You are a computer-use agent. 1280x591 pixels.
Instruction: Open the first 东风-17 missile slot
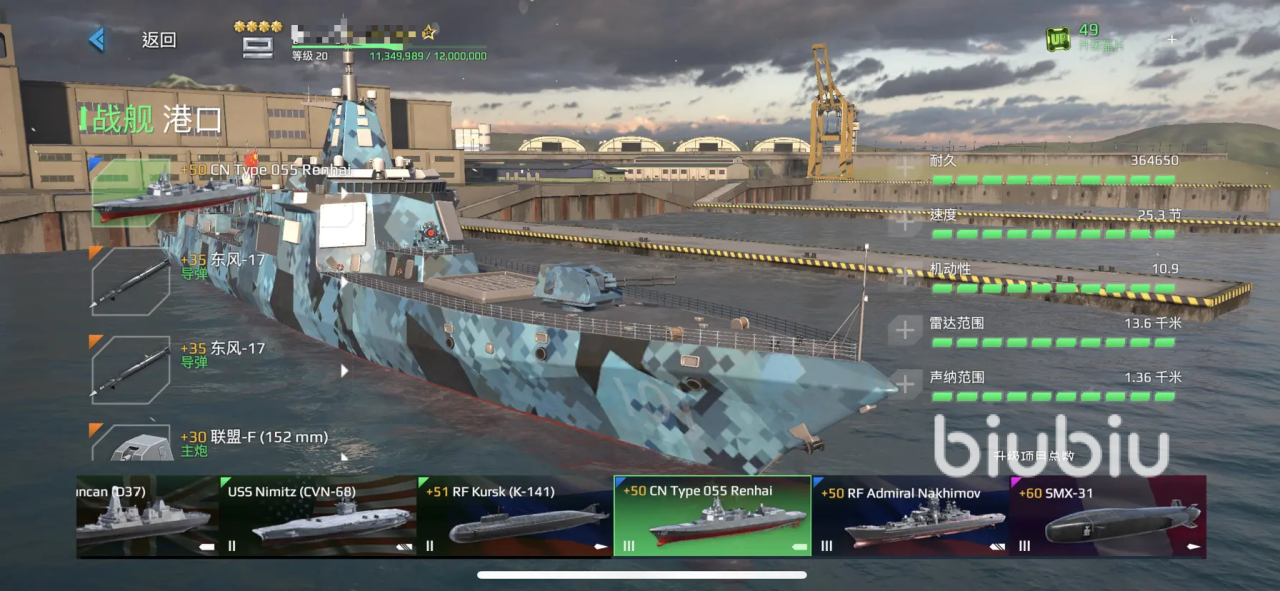131,282
